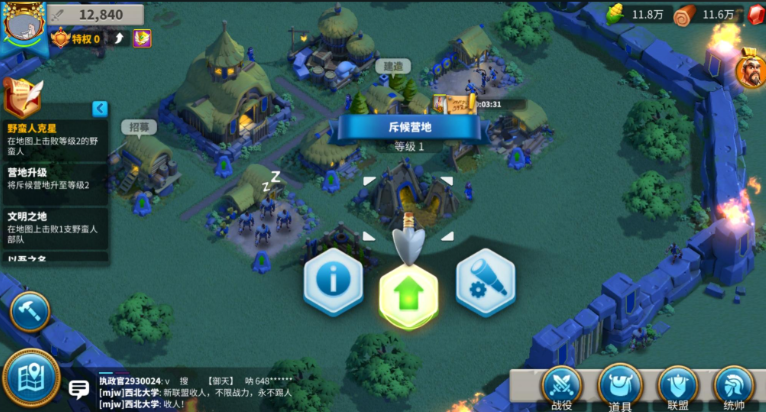Open the player avatar profile
Viewport: 766px width, 412px height.
click(22, 22)
